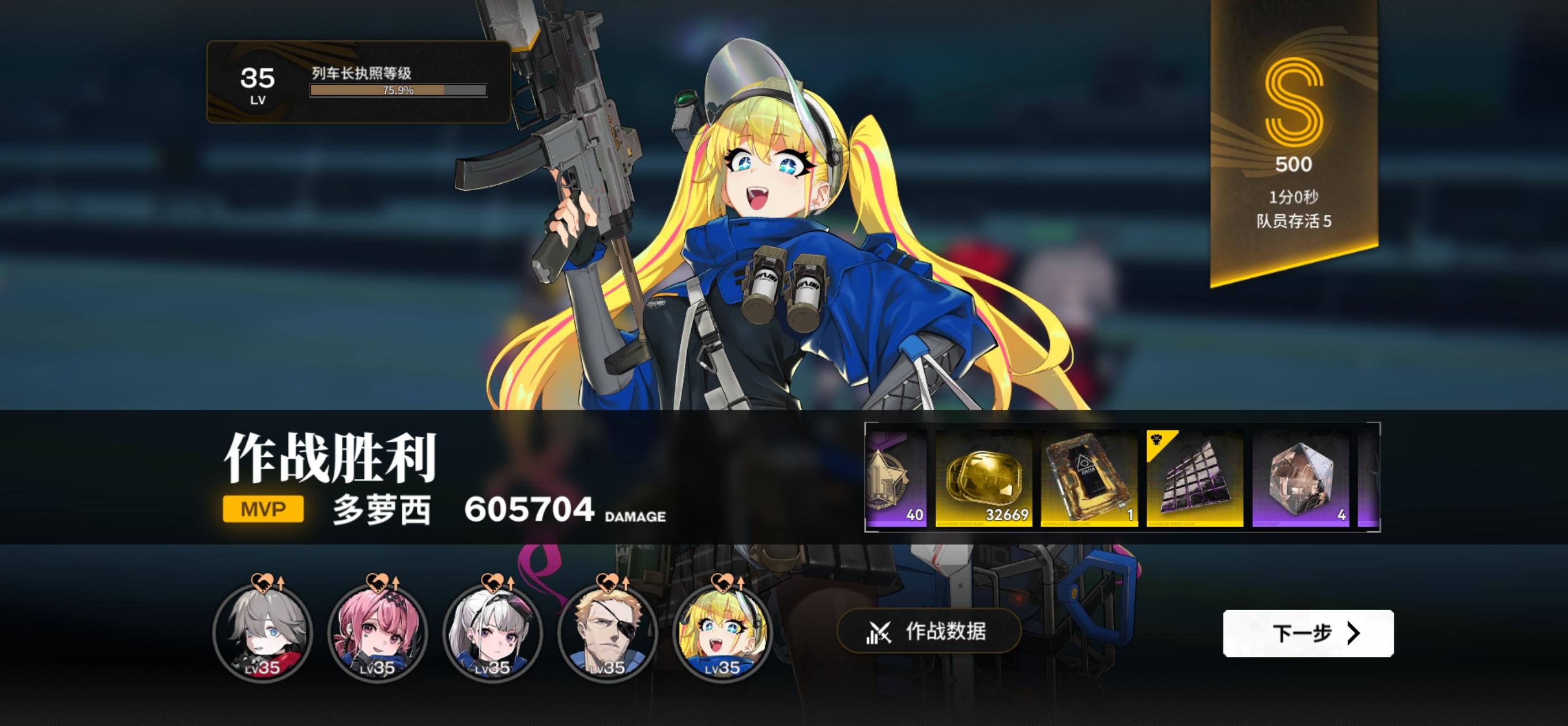This screenshot has width=1568, height=726.
Task: Click the chart icon beside 作战数据
Action: [x=880, y=633]
